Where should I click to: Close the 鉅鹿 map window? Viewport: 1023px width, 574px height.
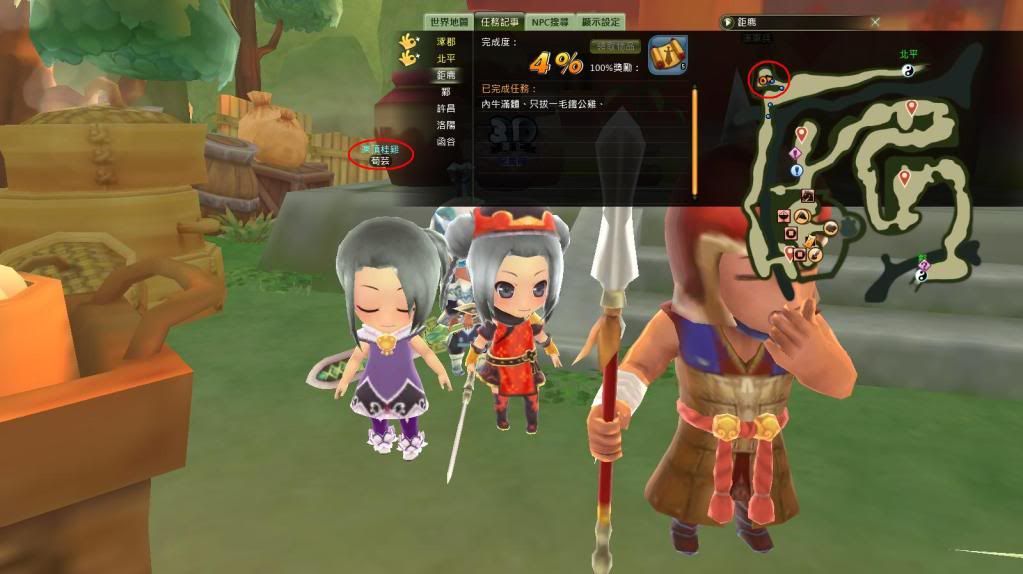pos(875,21)
